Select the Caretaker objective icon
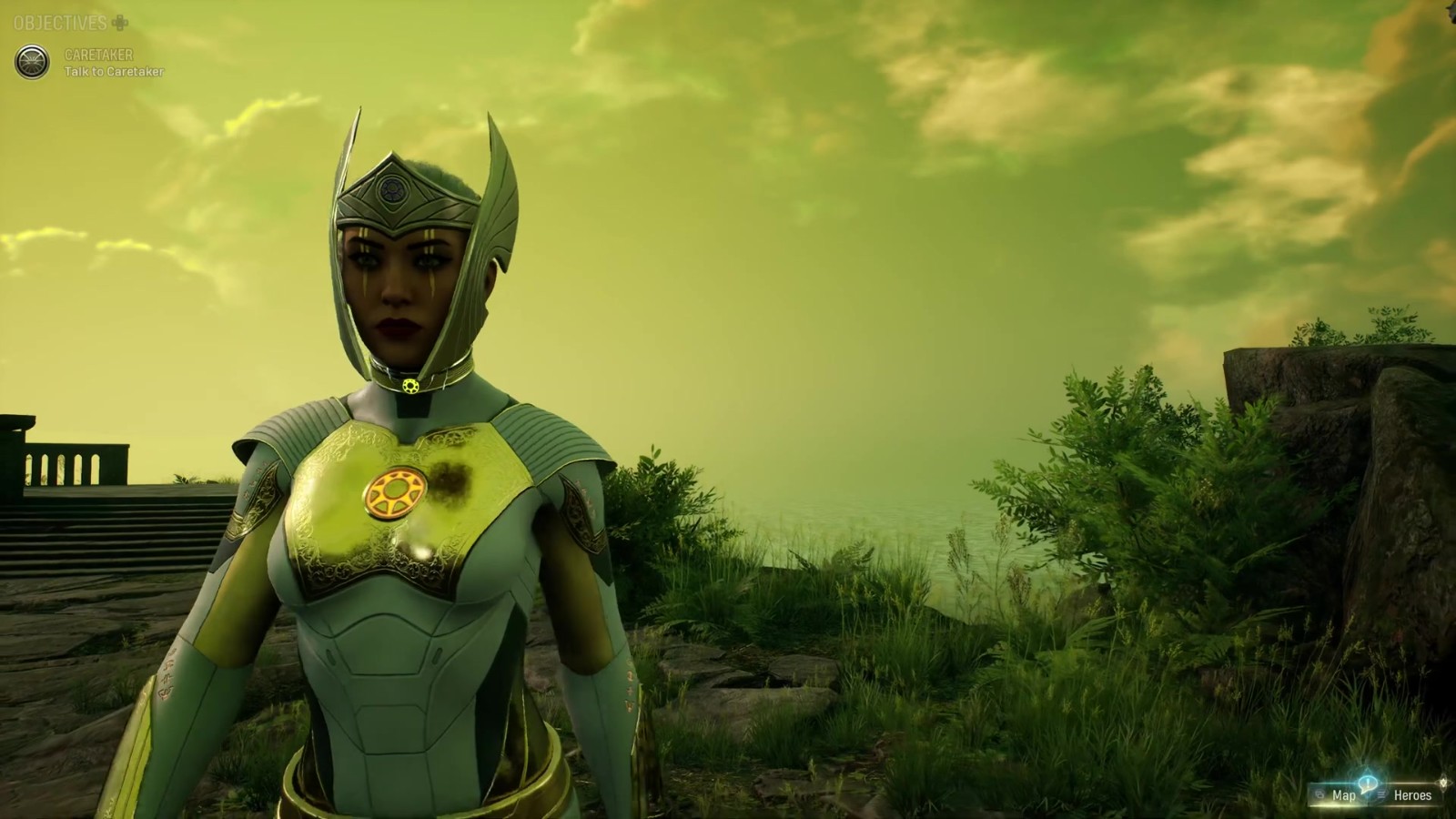The height and width of the screenshot is (819, 1456). coord(32,62)
